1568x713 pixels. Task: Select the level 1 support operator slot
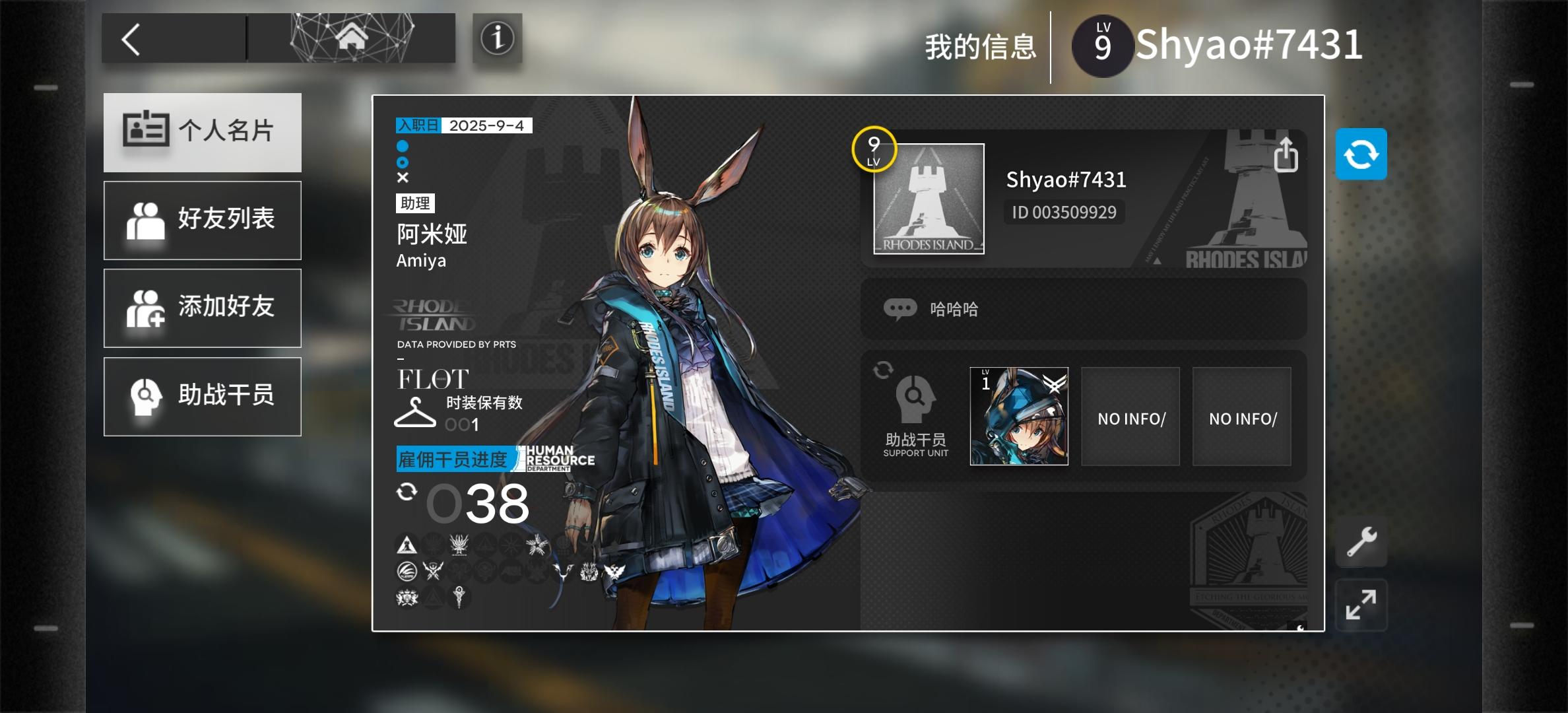(x=1019, y=417)
